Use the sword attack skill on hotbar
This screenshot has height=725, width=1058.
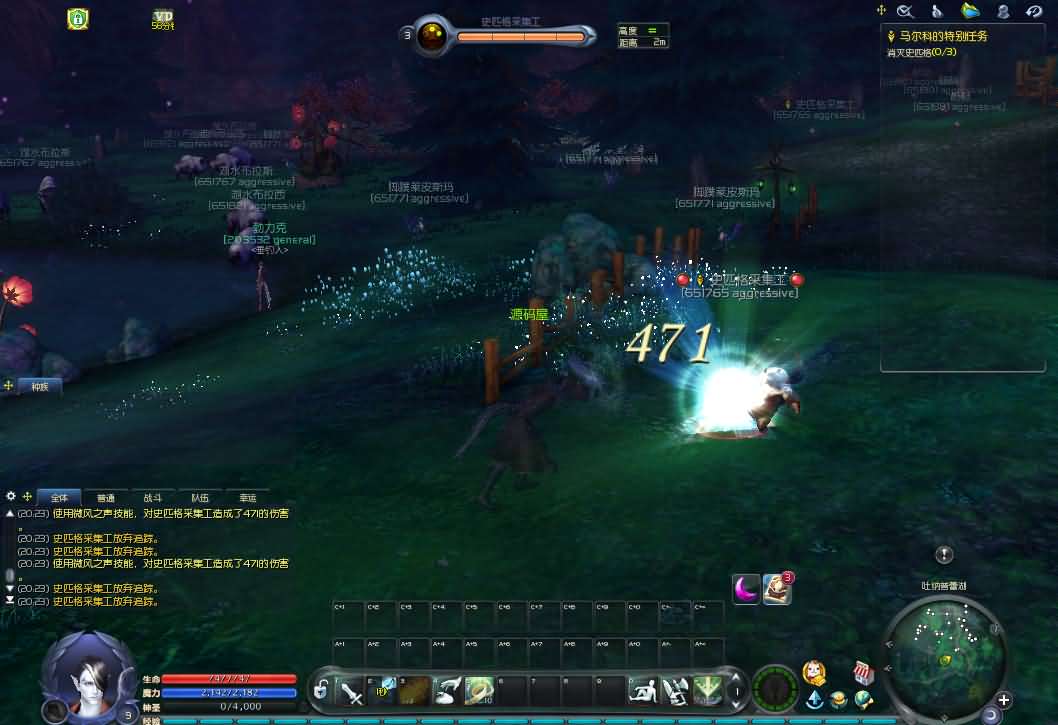tap(352, 690)
